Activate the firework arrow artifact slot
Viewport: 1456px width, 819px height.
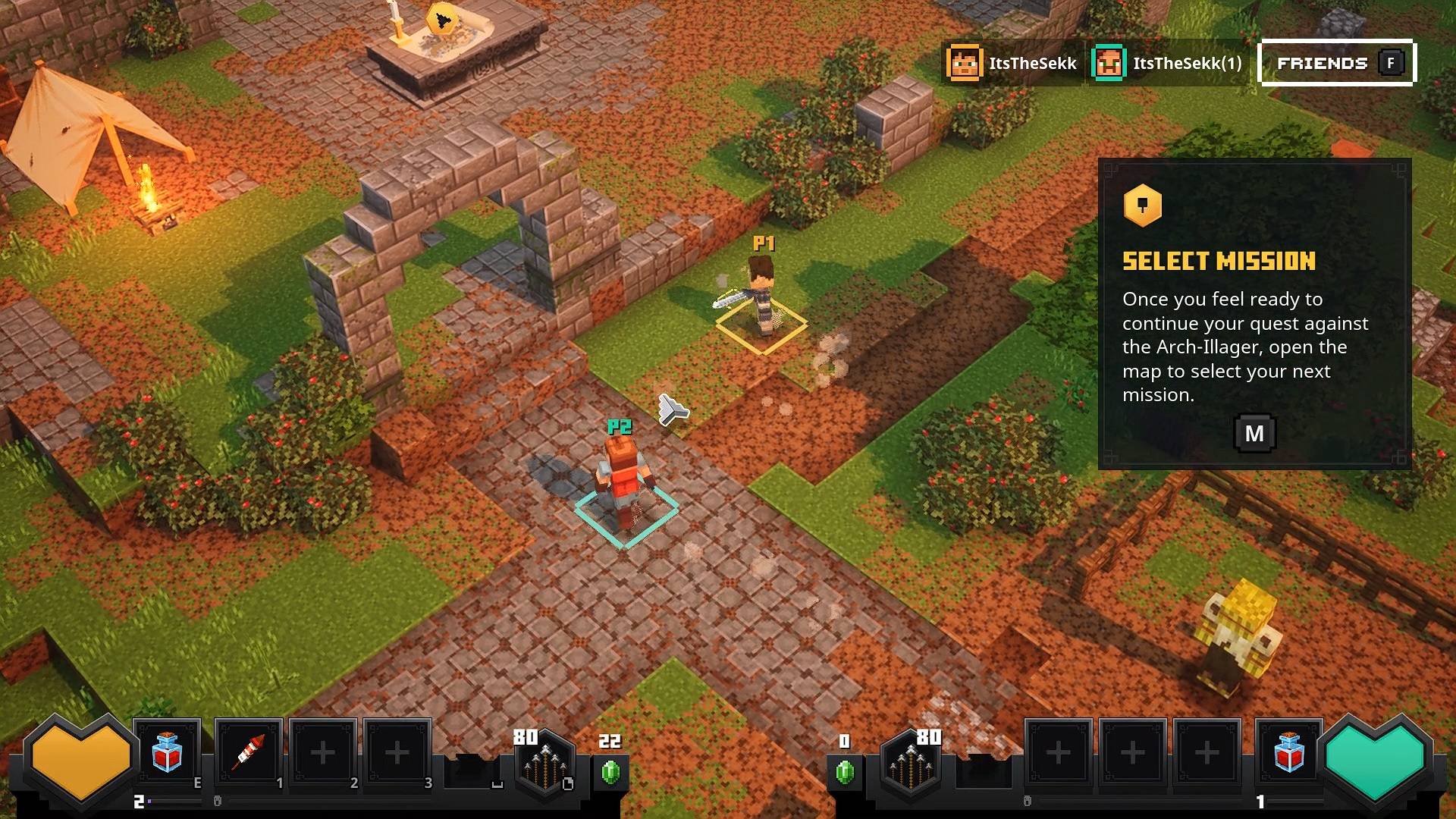click(x=249, y=753)
